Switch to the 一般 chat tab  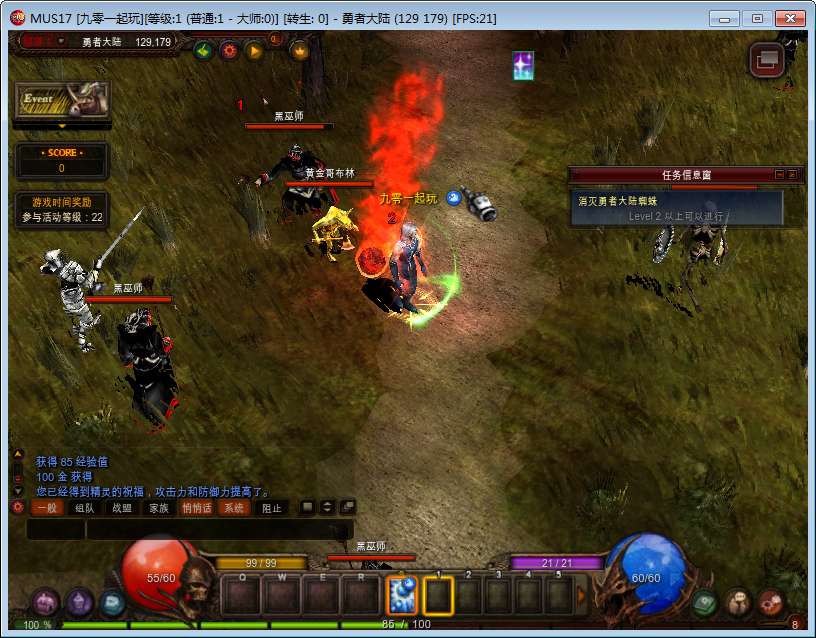click(x=47, y=508)
